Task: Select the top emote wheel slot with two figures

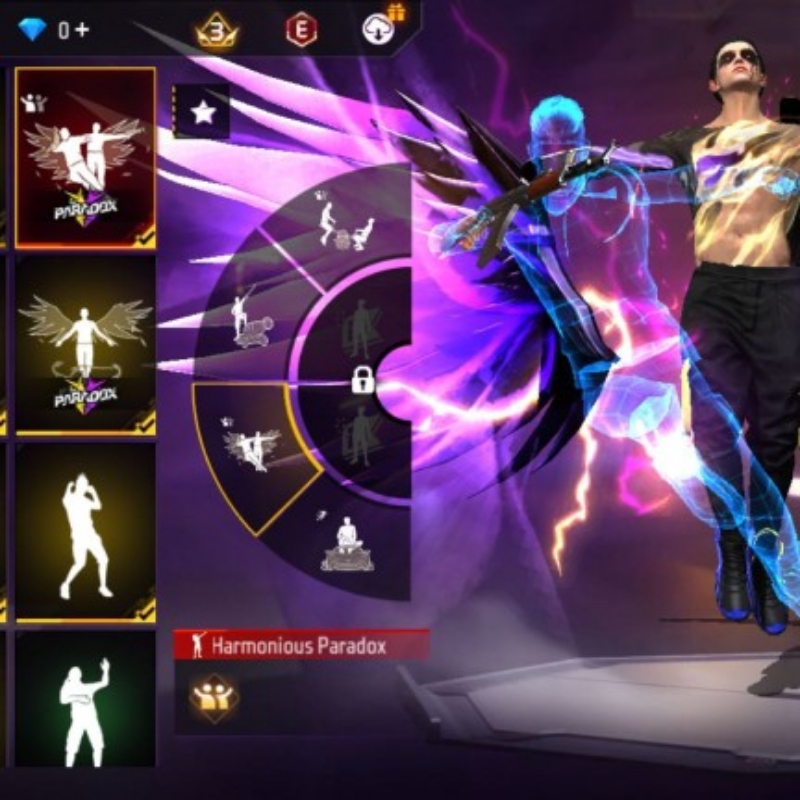Action: [x=340, y=225]
